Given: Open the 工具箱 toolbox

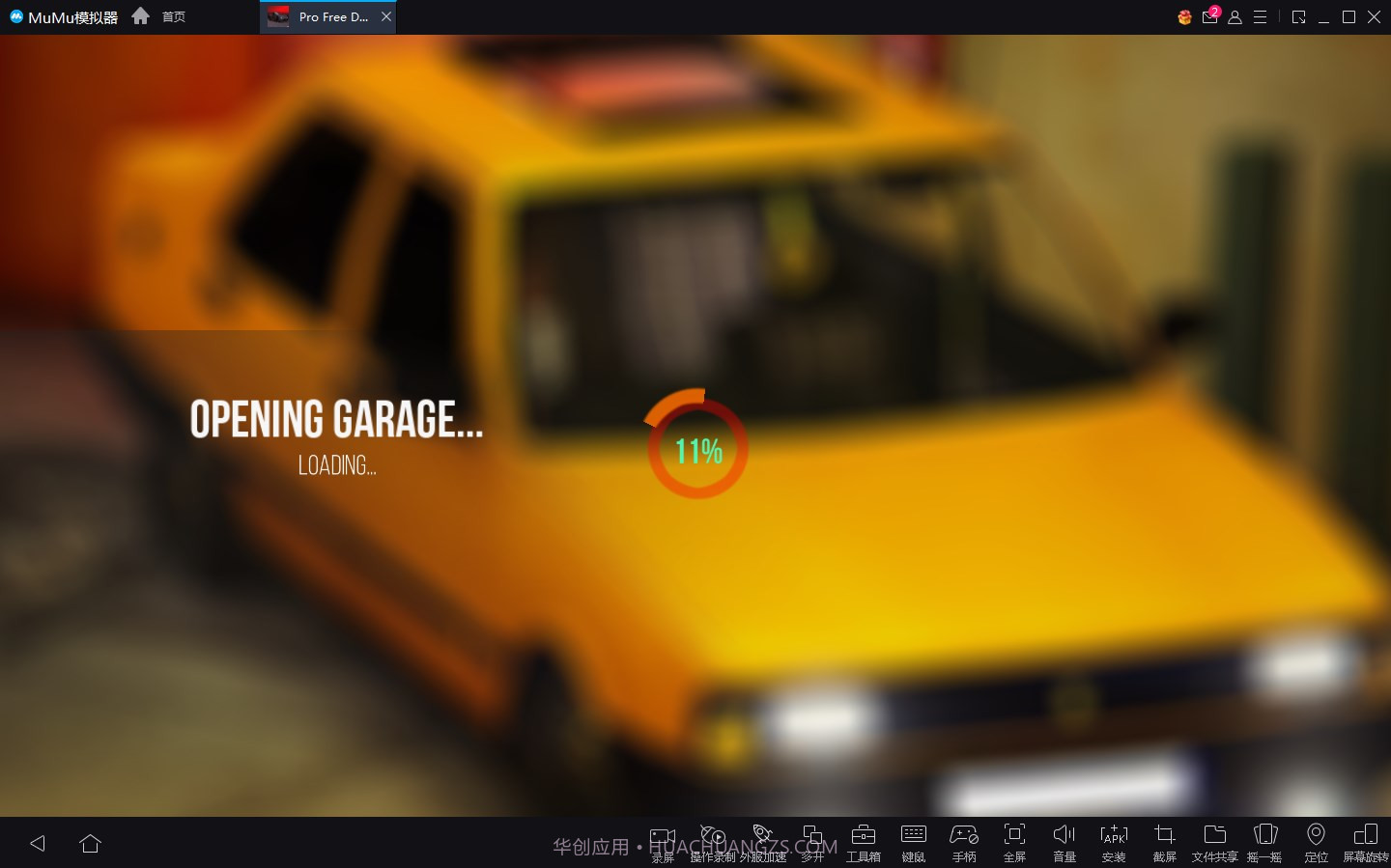Looking at the screenshot, I should [863, 838].
